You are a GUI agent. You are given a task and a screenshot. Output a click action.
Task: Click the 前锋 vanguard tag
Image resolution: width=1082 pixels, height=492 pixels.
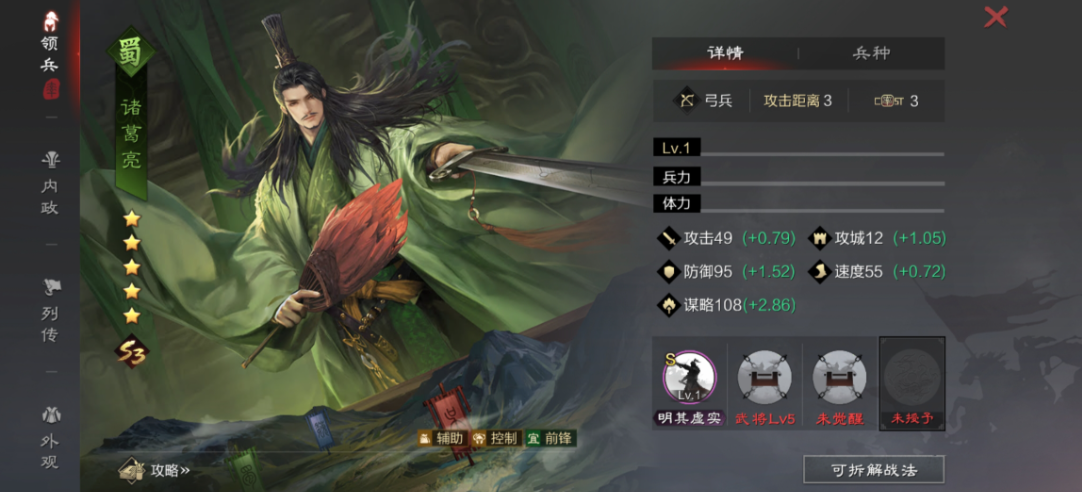coord(550,438)
